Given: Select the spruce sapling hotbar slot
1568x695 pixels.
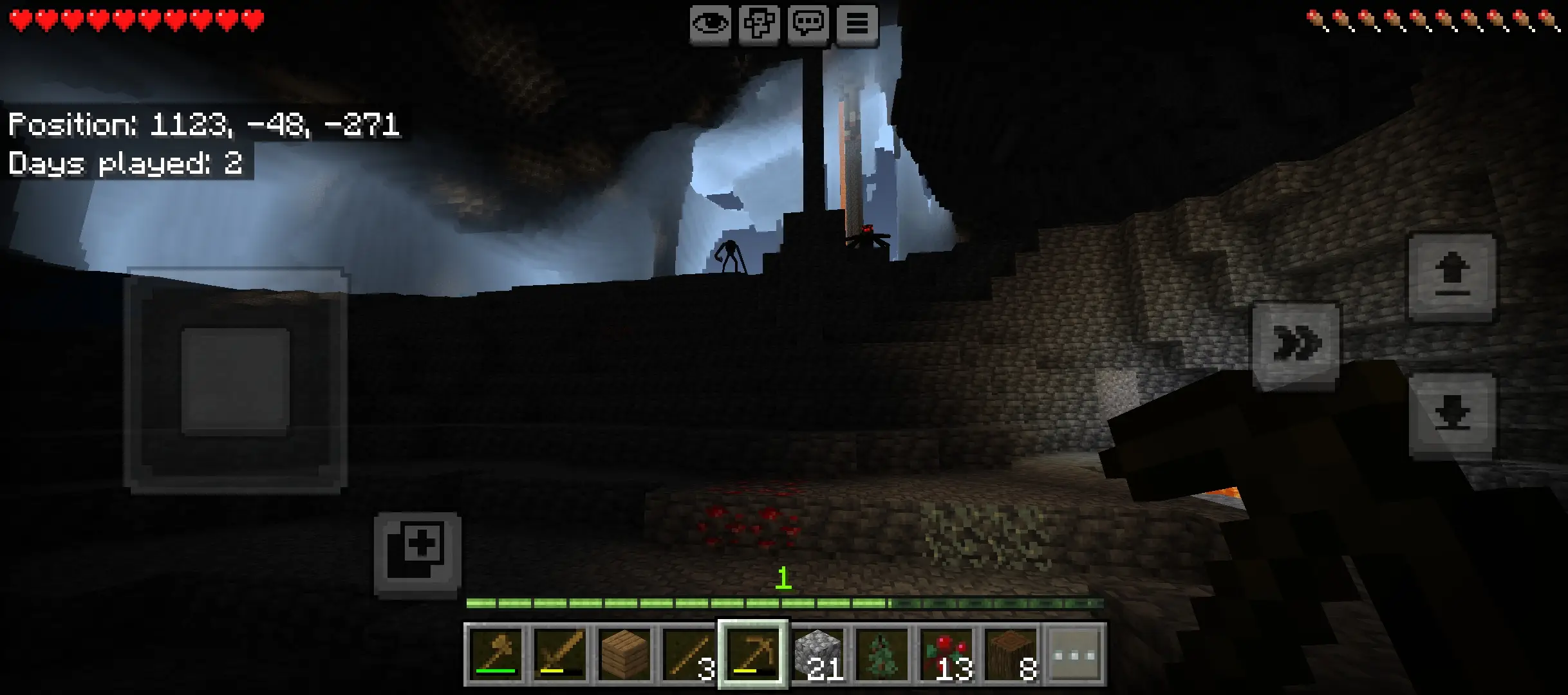Looking at the screenshot, I should (x=882, y=654).
